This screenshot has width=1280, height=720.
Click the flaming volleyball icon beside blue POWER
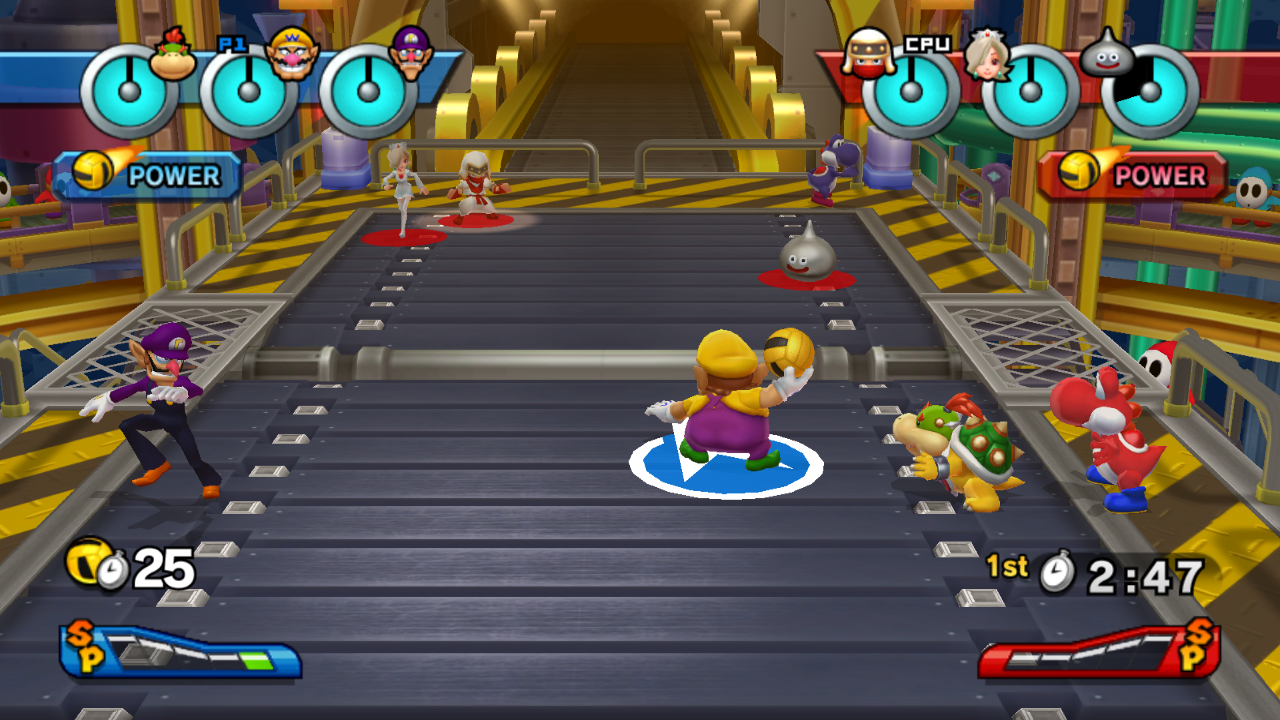(x=90, y=172)
